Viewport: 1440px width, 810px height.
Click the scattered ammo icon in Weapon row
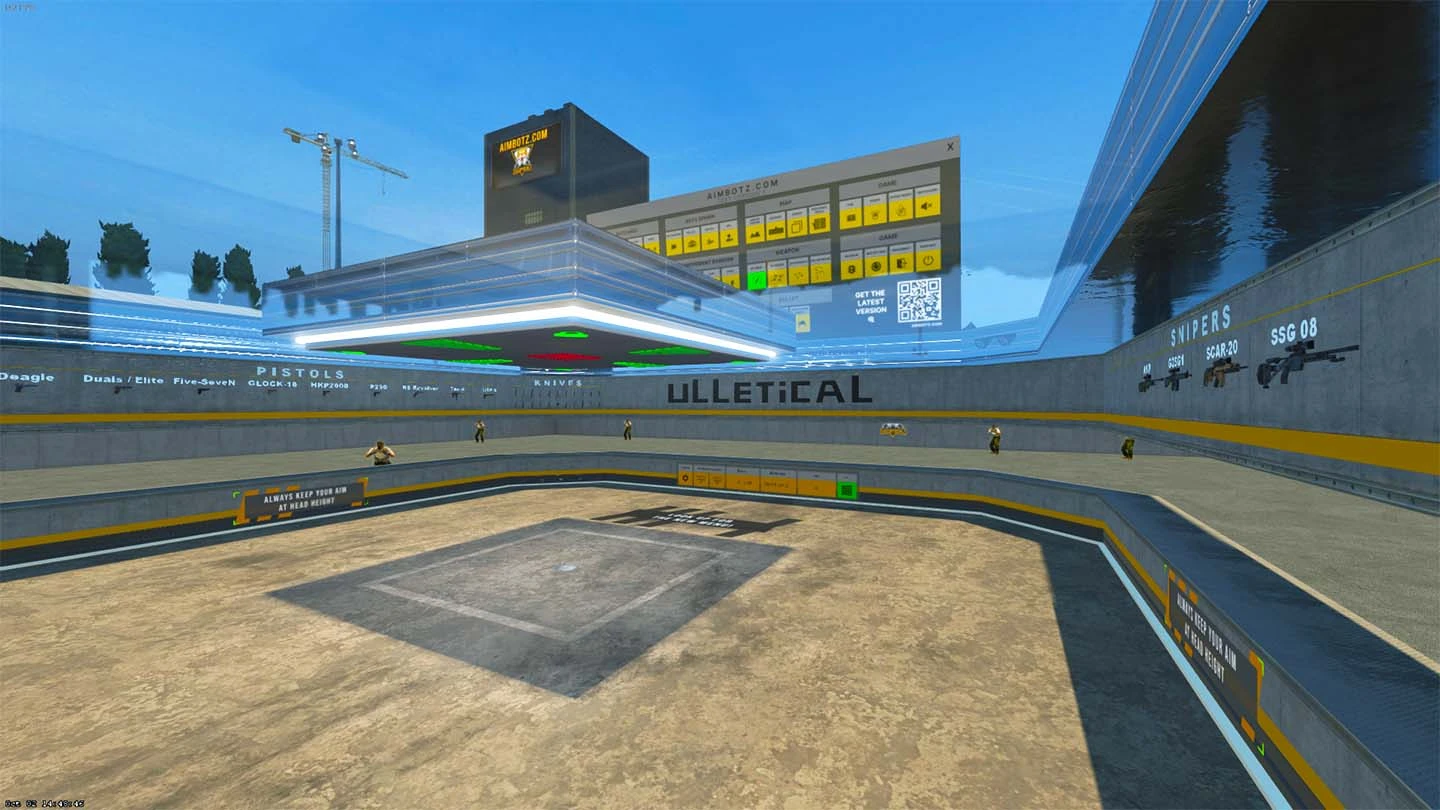click(x=778, y=278)
